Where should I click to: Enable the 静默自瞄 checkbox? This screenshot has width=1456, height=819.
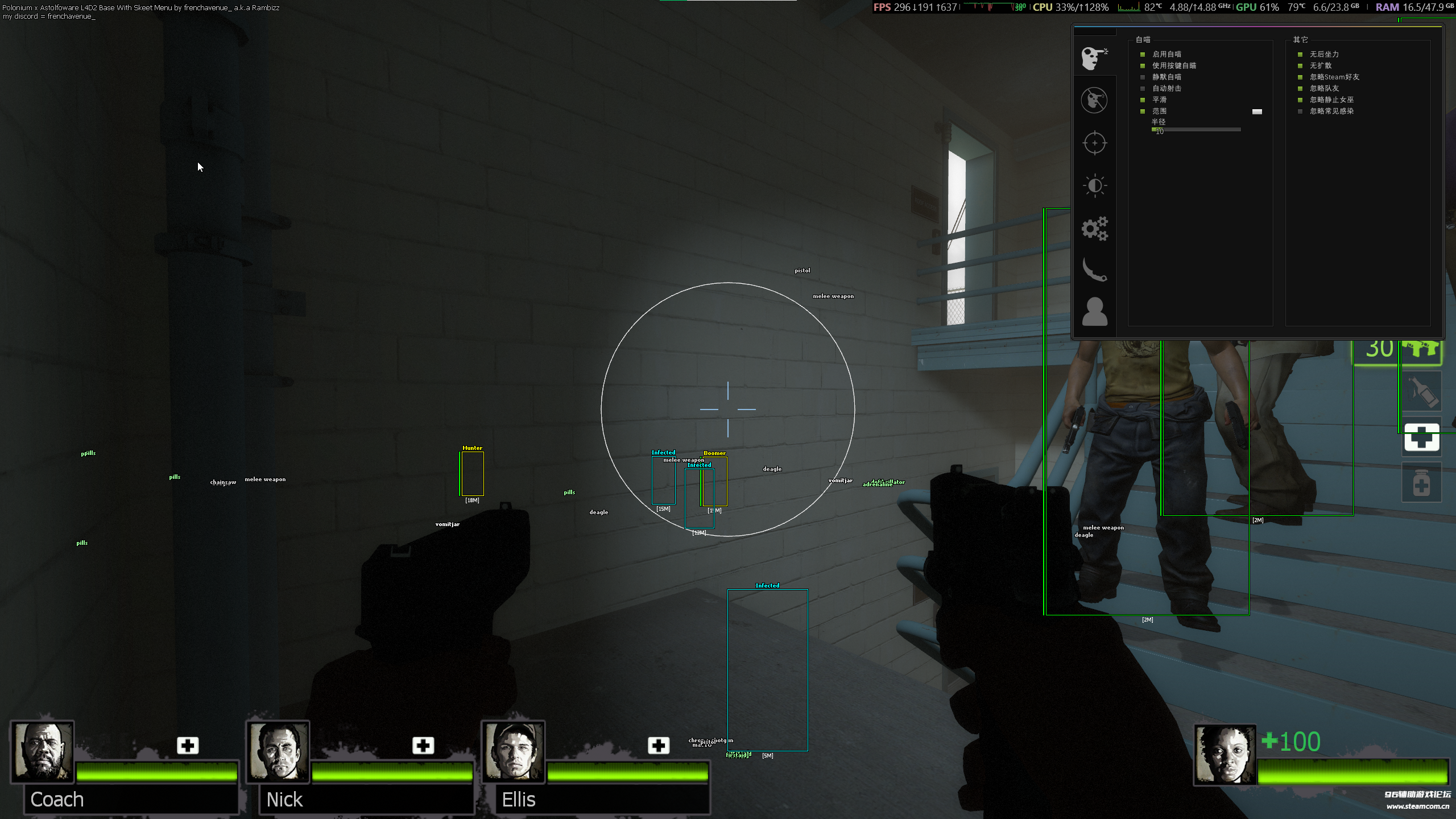1143,77
